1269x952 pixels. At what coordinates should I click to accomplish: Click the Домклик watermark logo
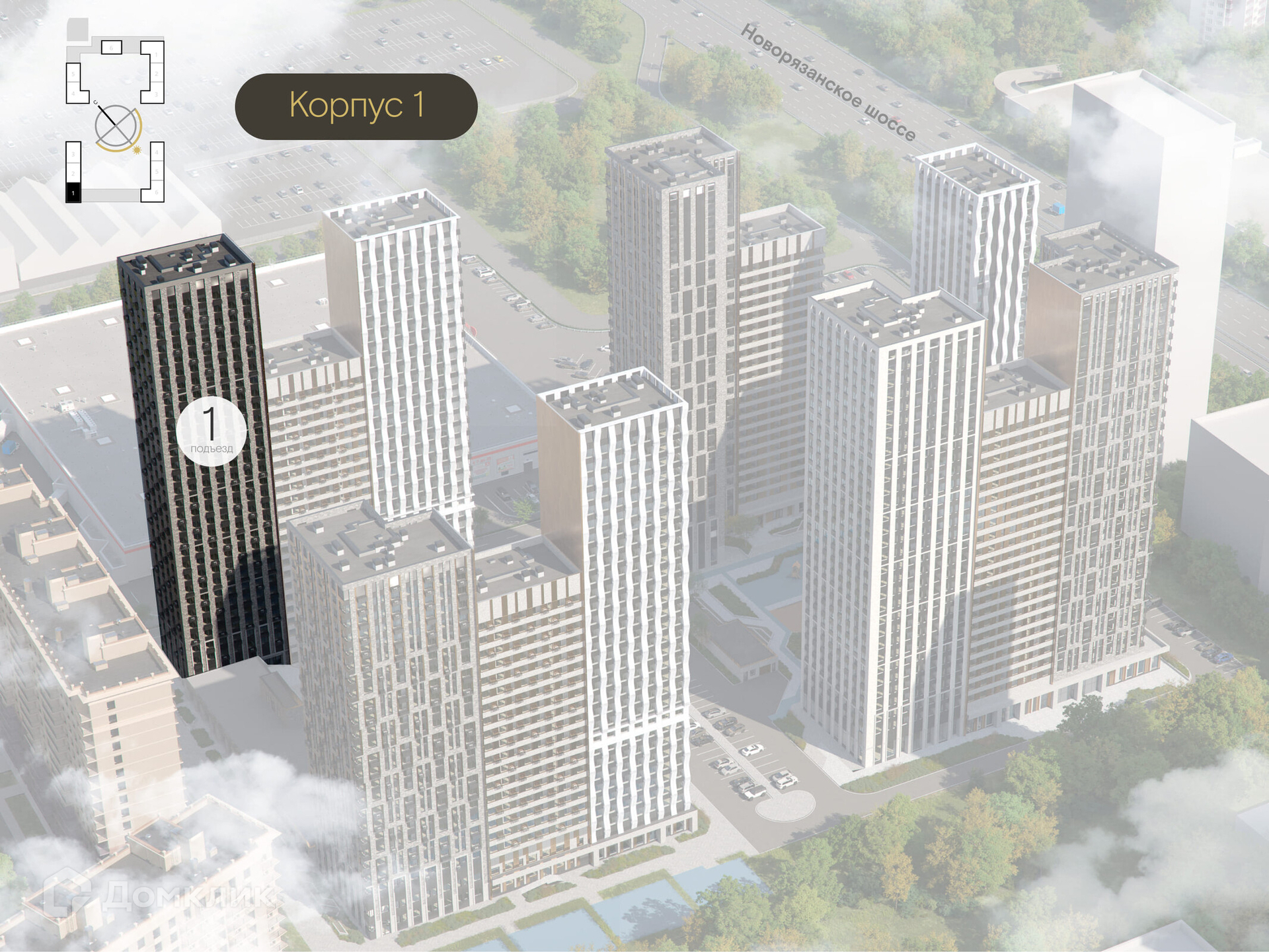click(x=159, y=895)
